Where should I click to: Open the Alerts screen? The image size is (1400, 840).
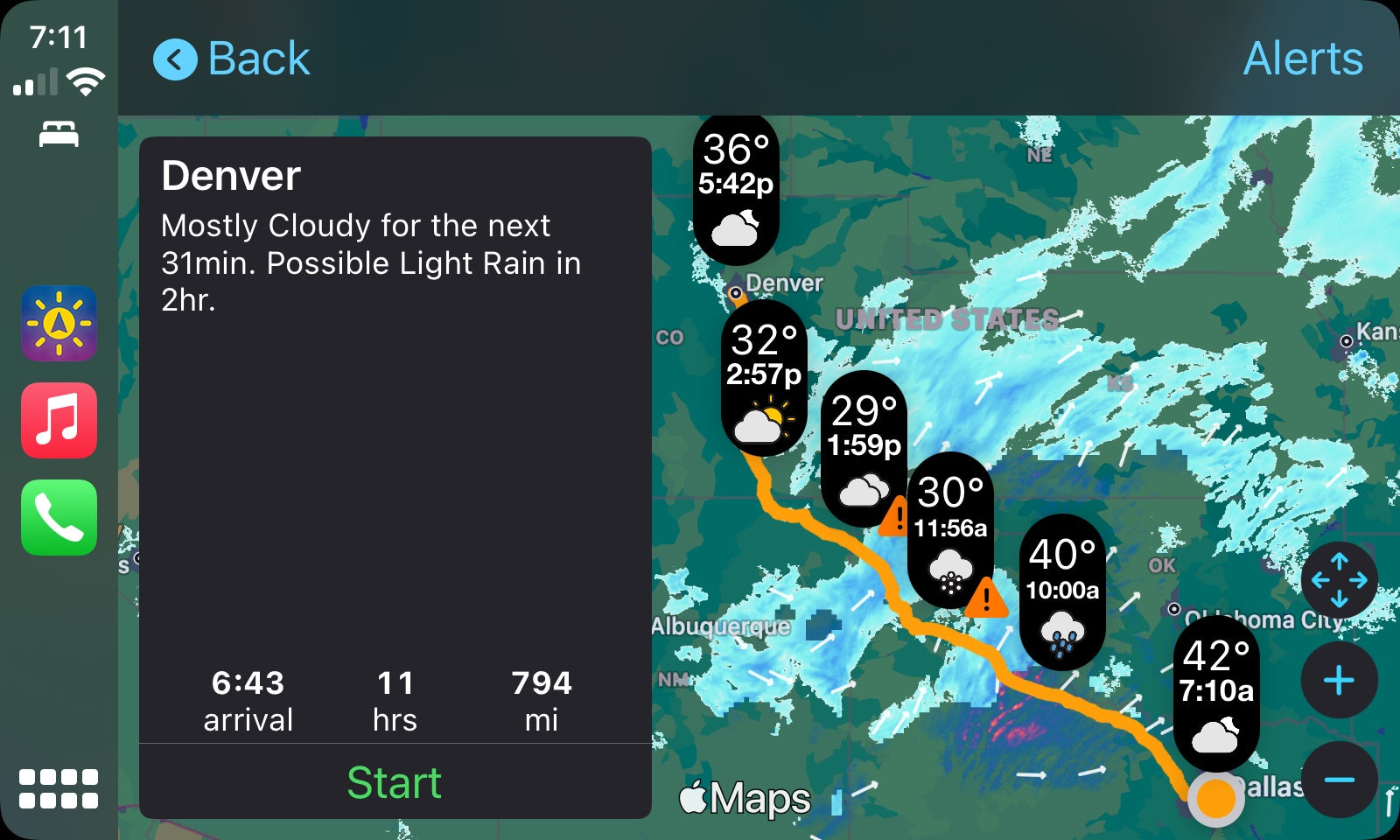(1302, 59)
